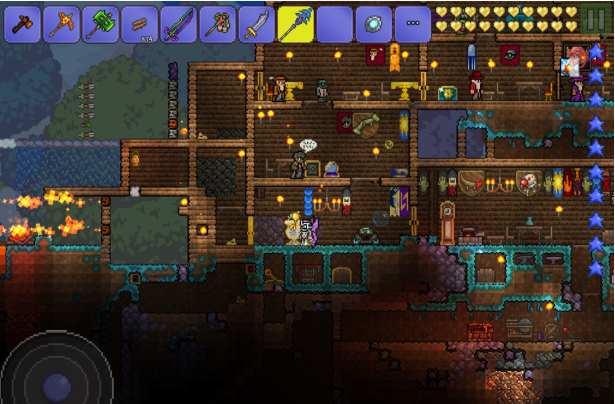Viewport: 615px width, 404px height.
Task: Open inventory with the three-dots button
Action: [x=412, y=24]
